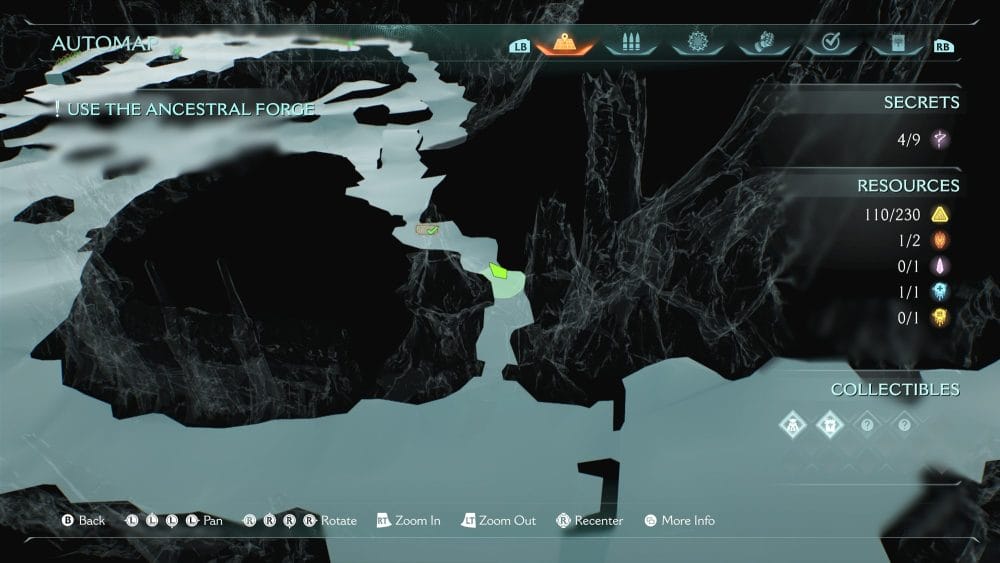The image size is (1000, 563).
Task: Click the green player arrow map marker
Action: pos(499,271)
